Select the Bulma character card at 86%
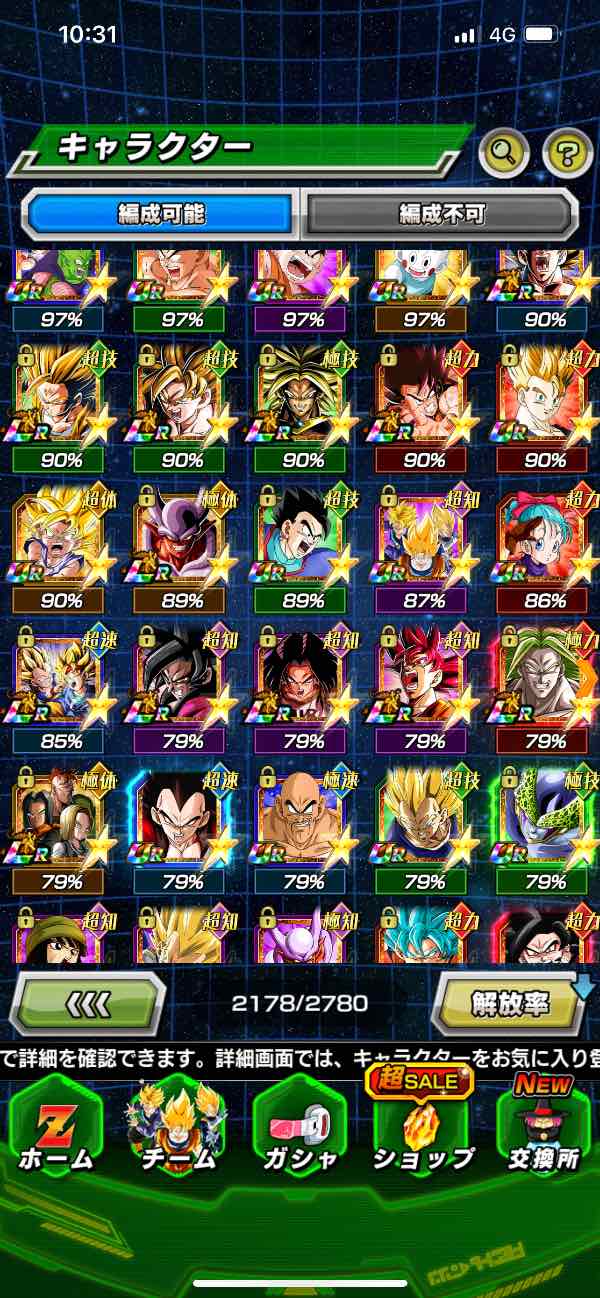This screenshot has width=600, height=1298. tap(545, 540)
